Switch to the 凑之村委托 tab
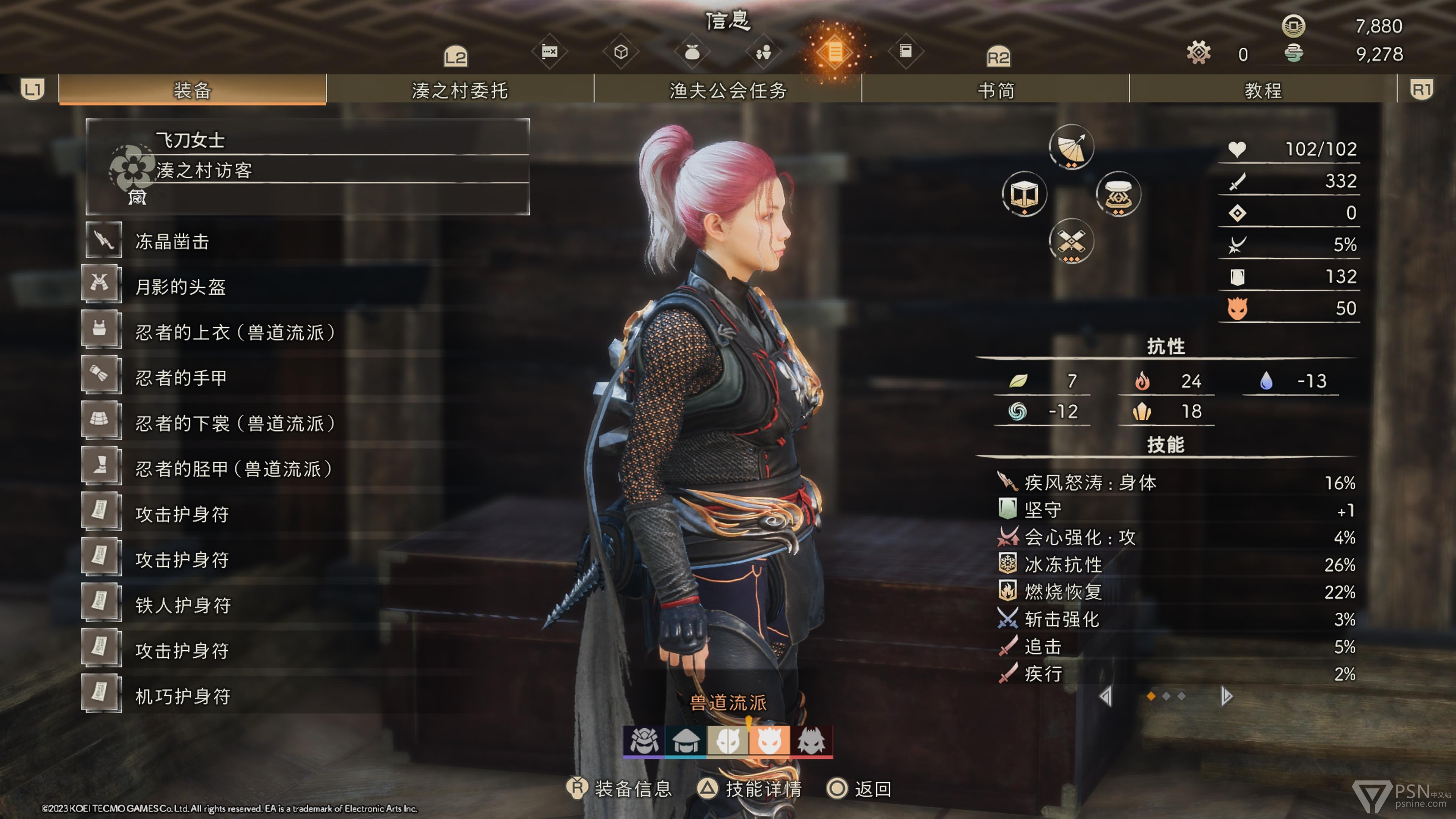The image size is (1456, 819). coord(460,91)
